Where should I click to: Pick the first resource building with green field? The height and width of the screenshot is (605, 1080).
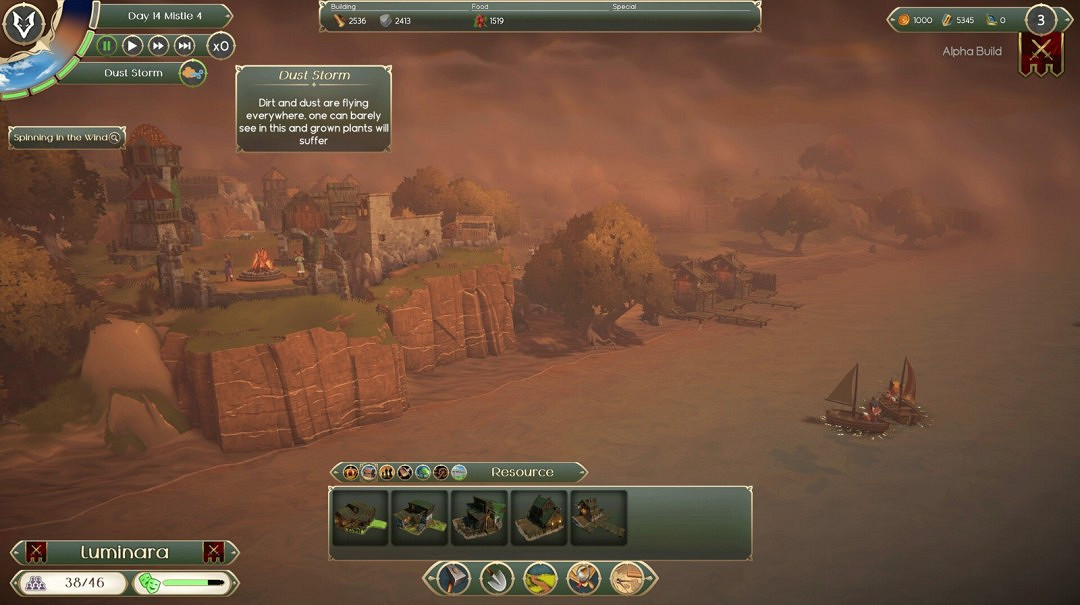[x=359, y=517]
